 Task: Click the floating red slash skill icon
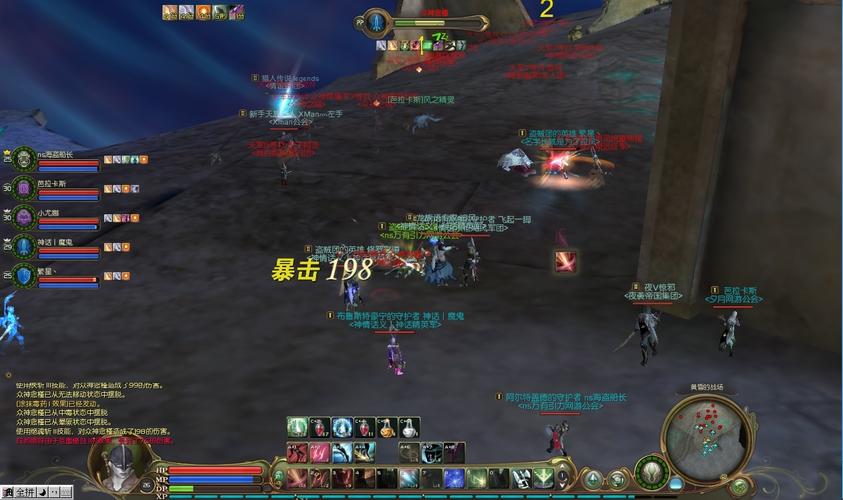566,260
